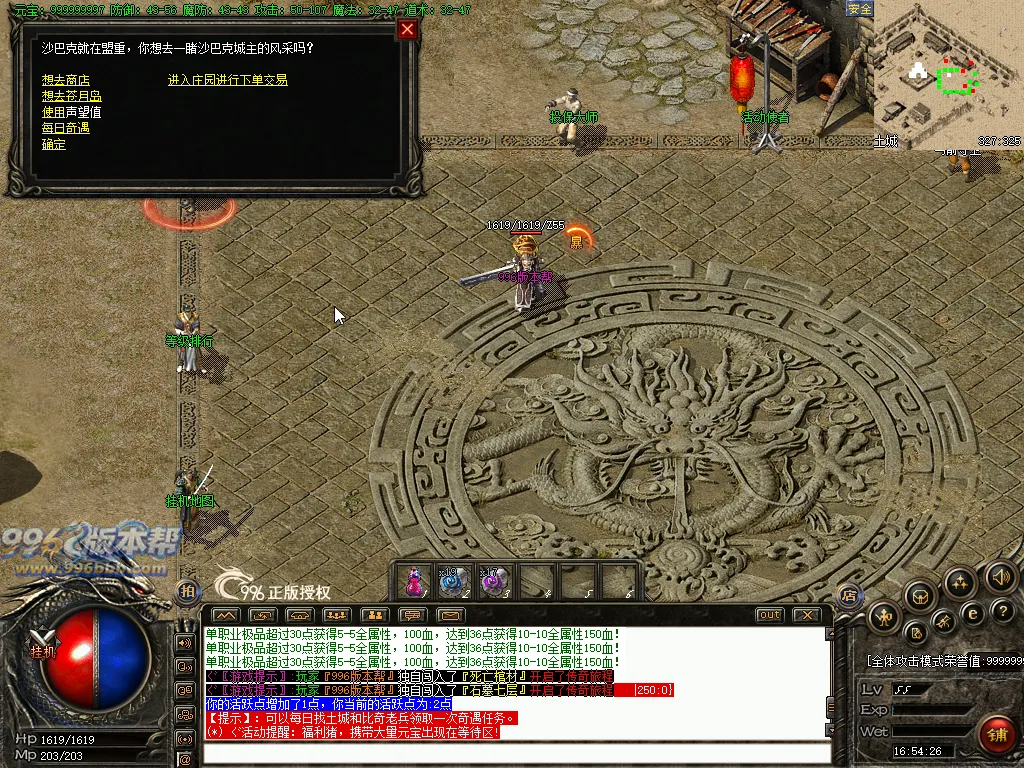Open the 拍 auction button
This screenshot has height=768, width=1024.
click(x=187, y=591)
